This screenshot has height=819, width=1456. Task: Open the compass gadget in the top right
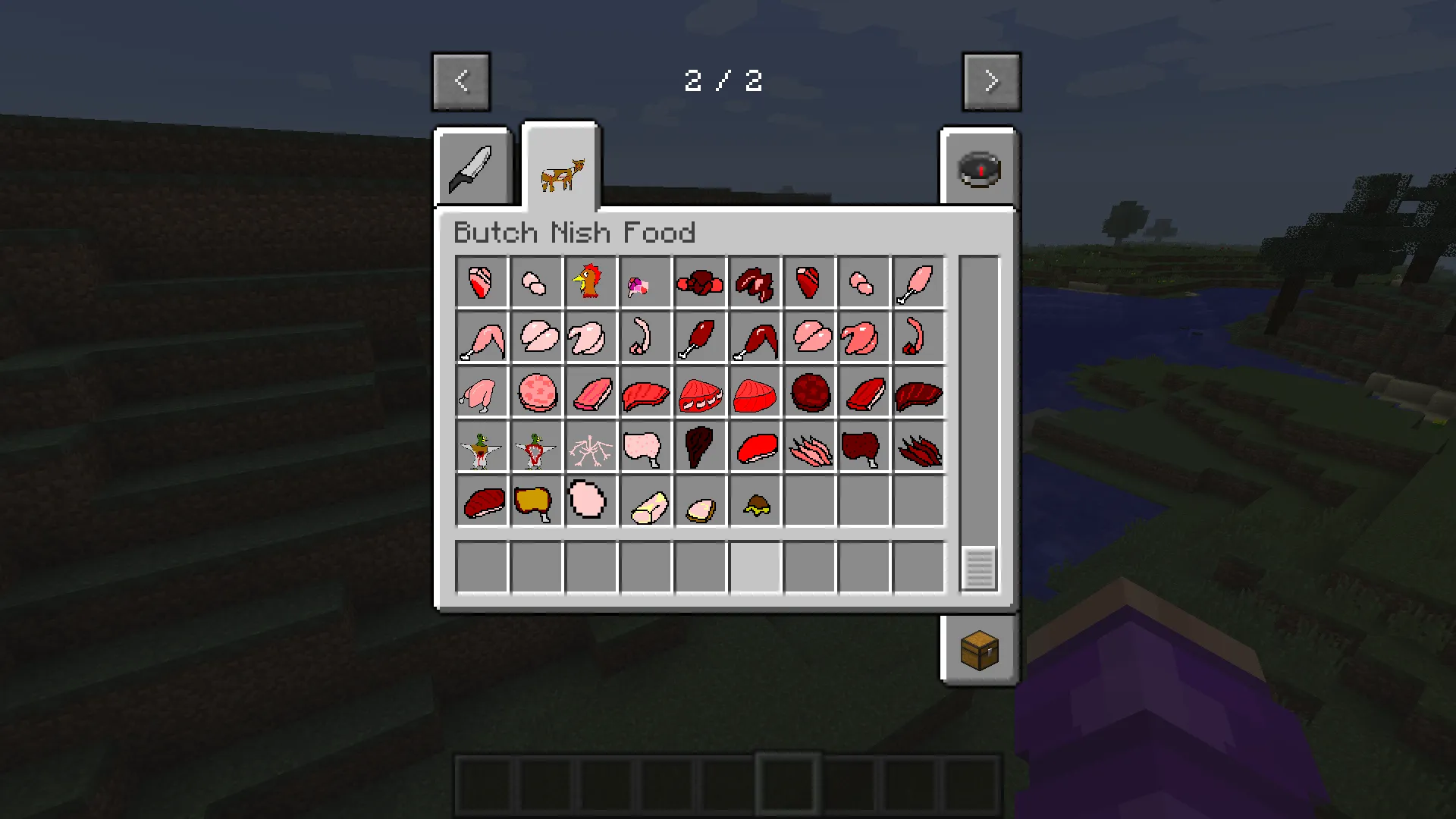(979, 168)
